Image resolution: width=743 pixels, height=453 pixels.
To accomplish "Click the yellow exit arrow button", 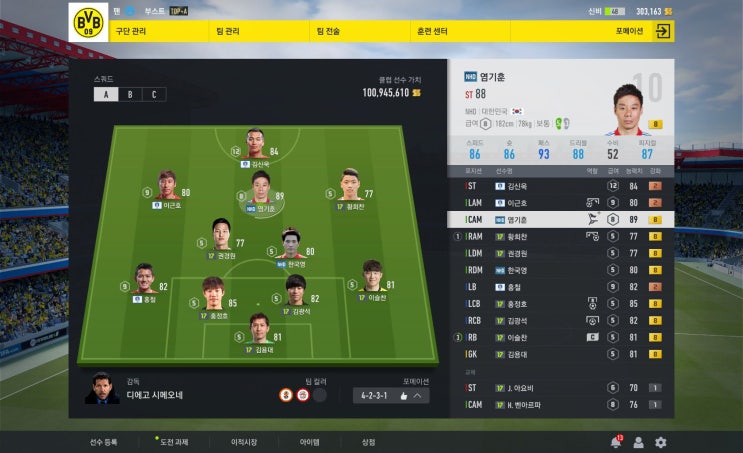I will (x=662, y=31).
